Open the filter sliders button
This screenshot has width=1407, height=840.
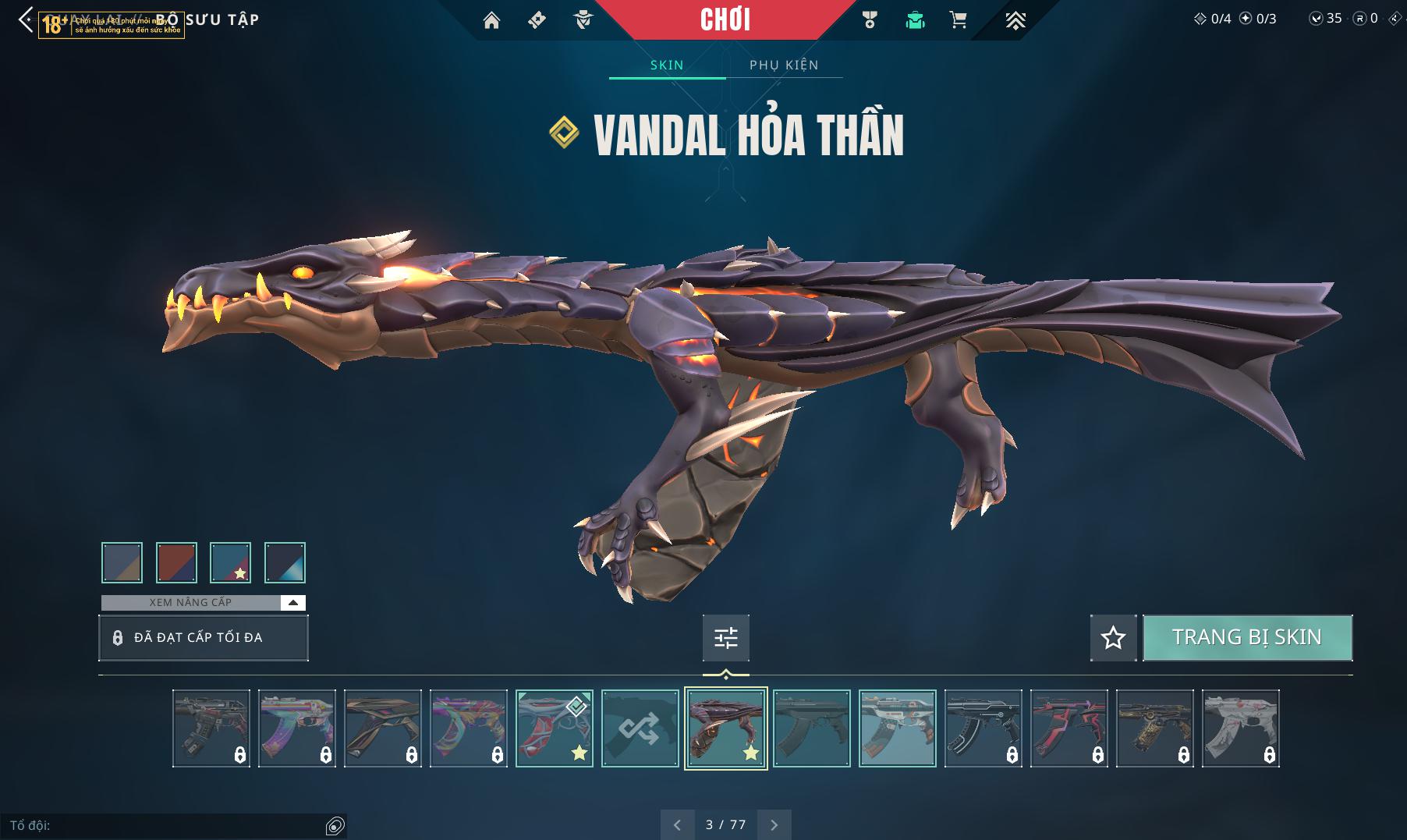point(725,638)
